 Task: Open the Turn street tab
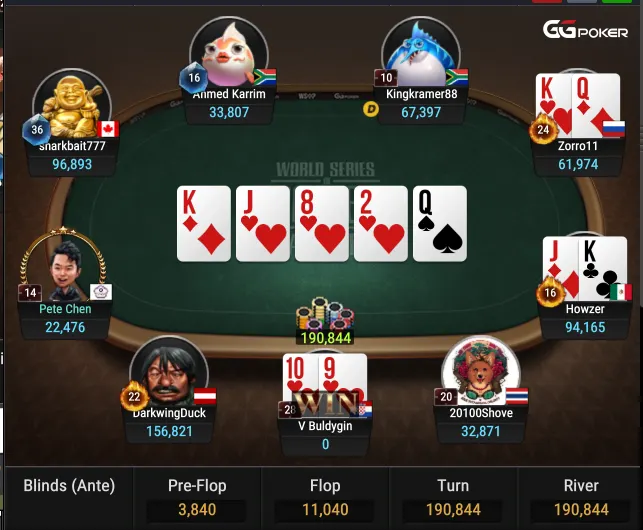452,497
